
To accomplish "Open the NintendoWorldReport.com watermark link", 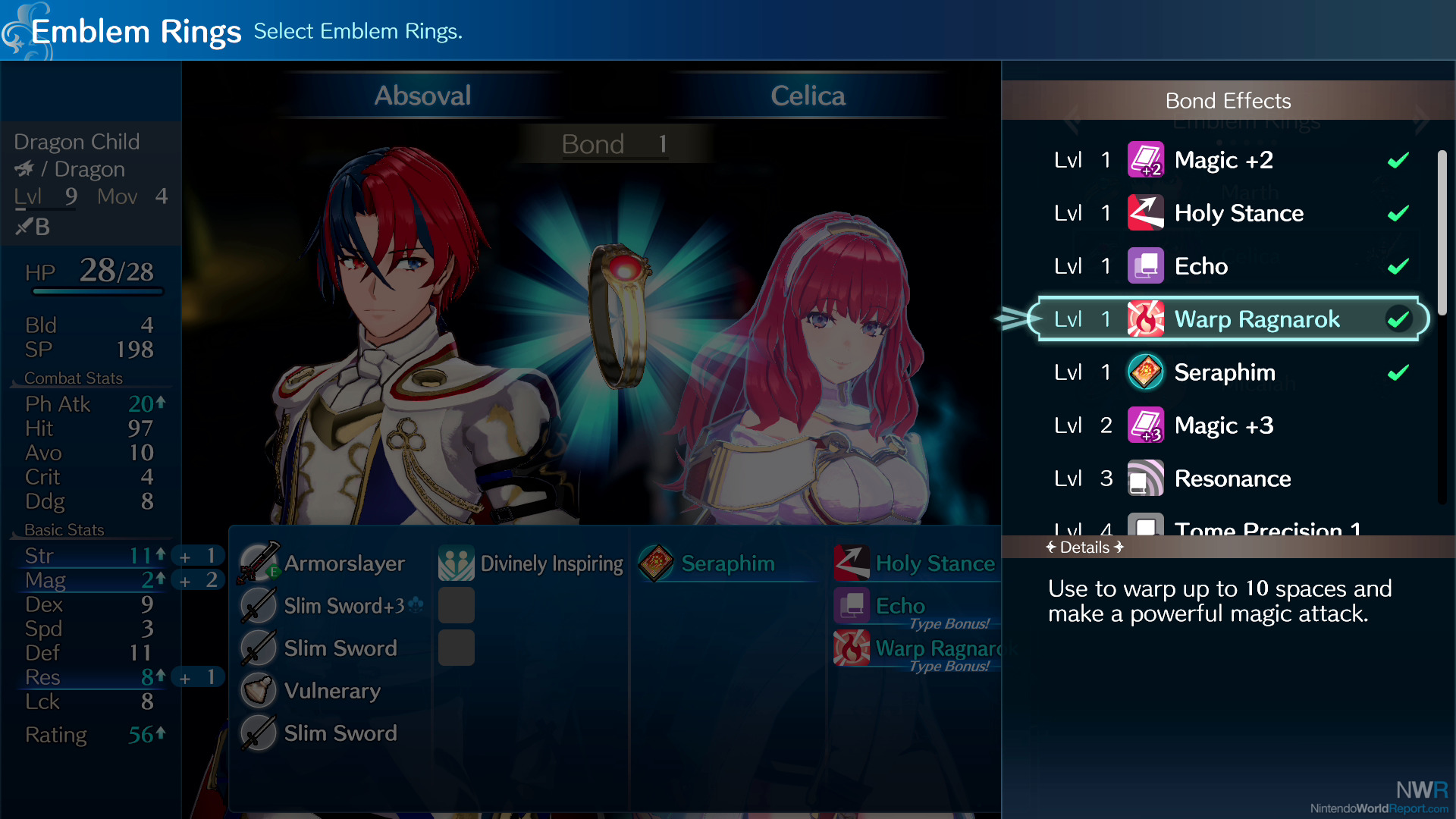I will click(1379, 808).
